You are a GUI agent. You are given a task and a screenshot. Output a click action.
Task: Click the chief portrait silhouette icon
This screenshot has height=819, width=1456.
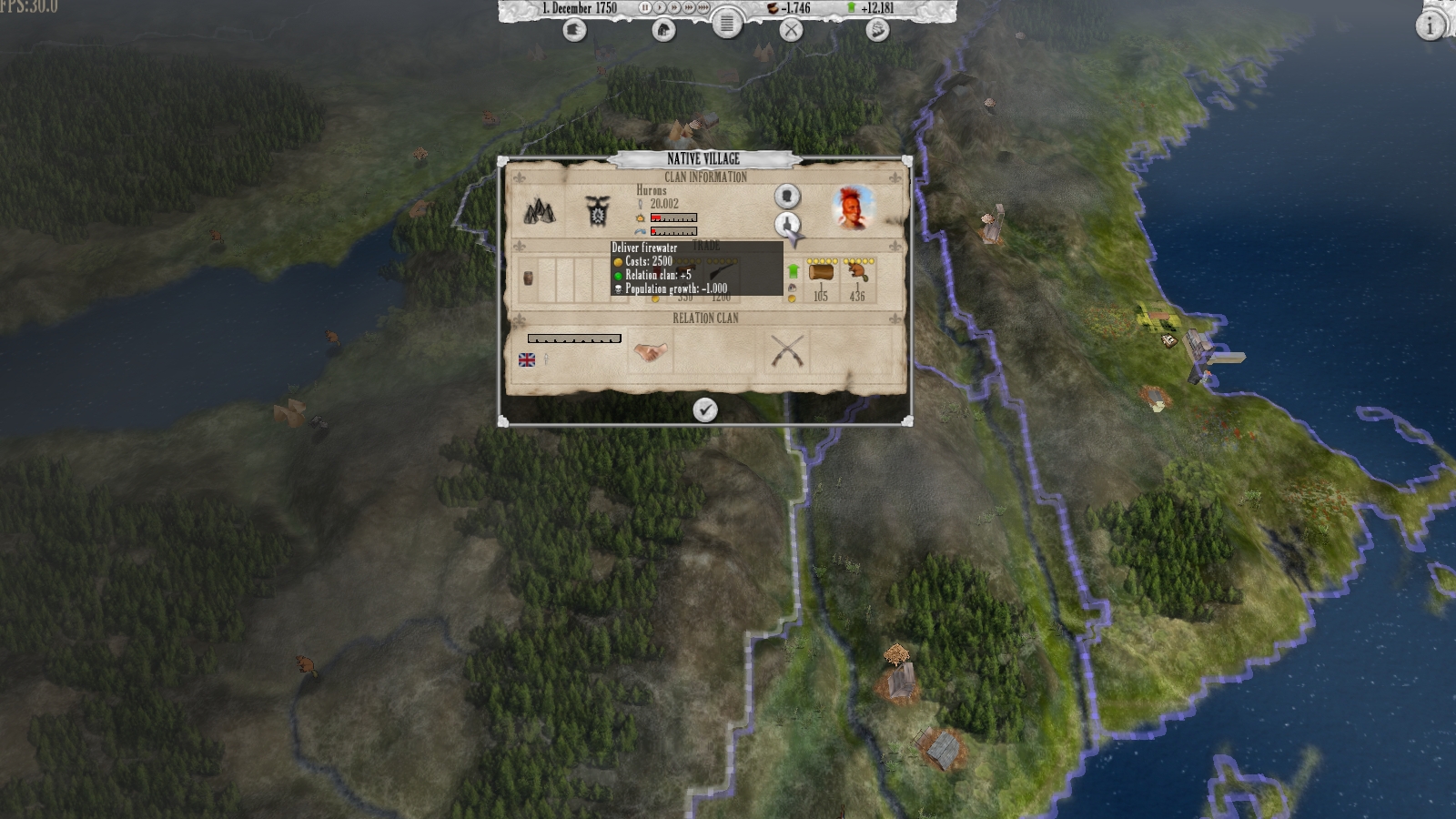(788, 197)
